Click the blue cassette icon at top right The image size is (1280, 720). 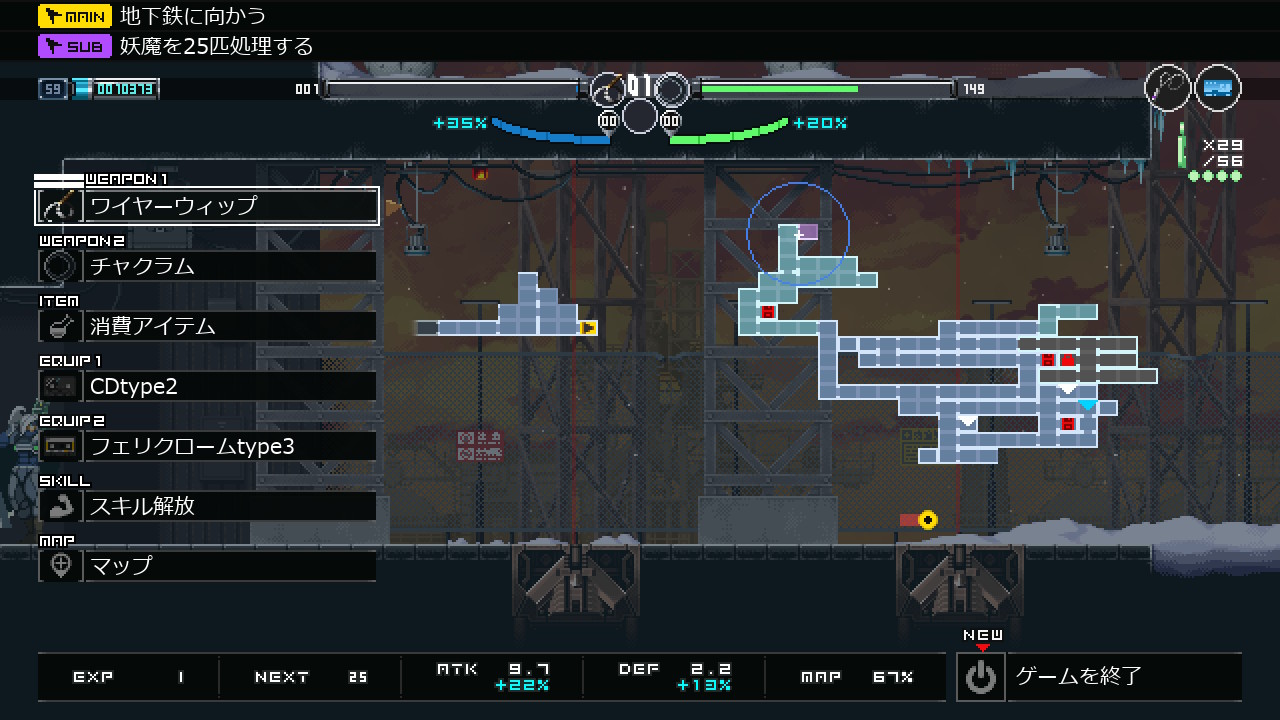tap(1217, 88)
